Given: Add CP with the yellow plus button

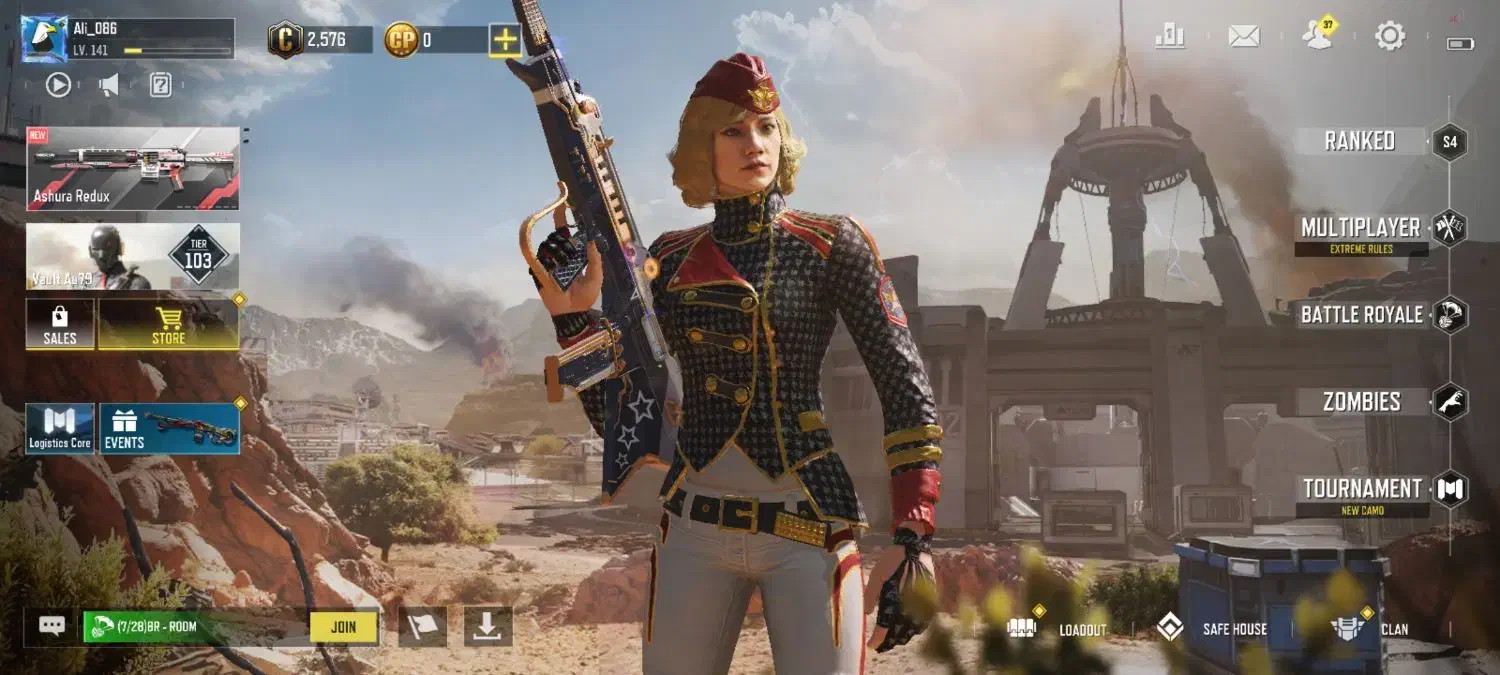Looking at the screenshot, I should pos(505,40).
